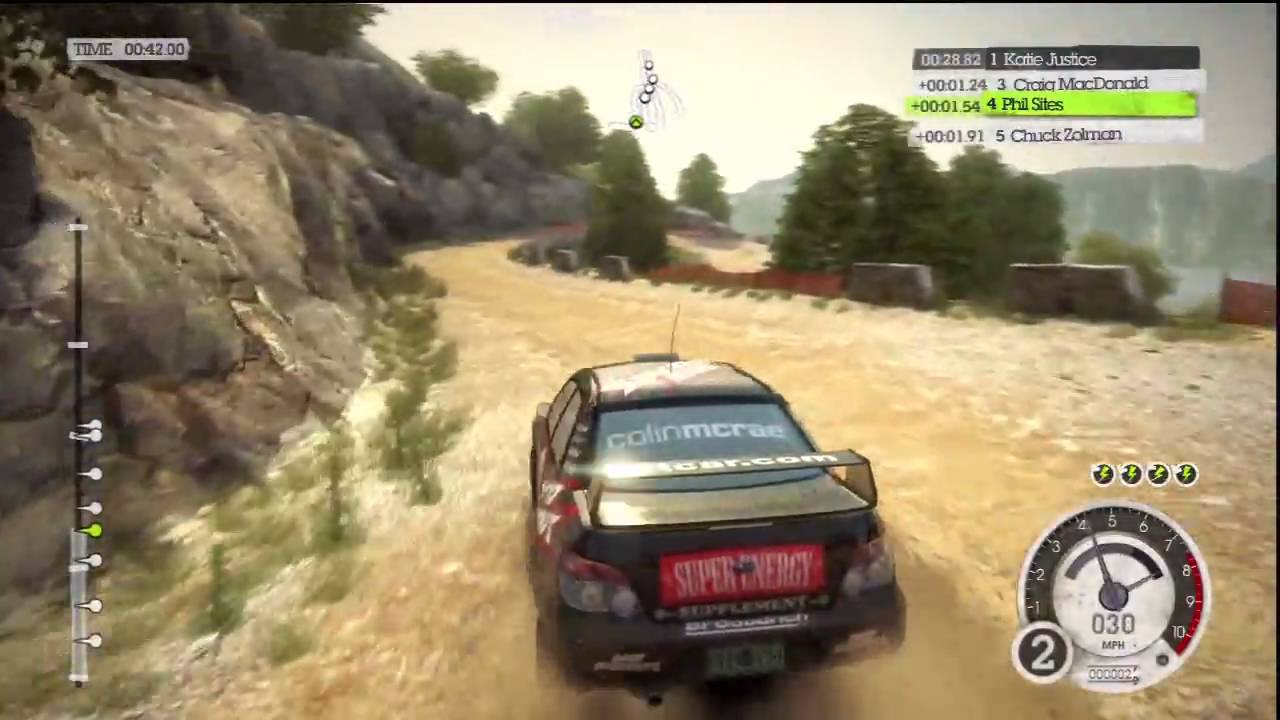Click the third boost lightning icon
This screenshot has width=1280, height=720.
(1157, 474)
